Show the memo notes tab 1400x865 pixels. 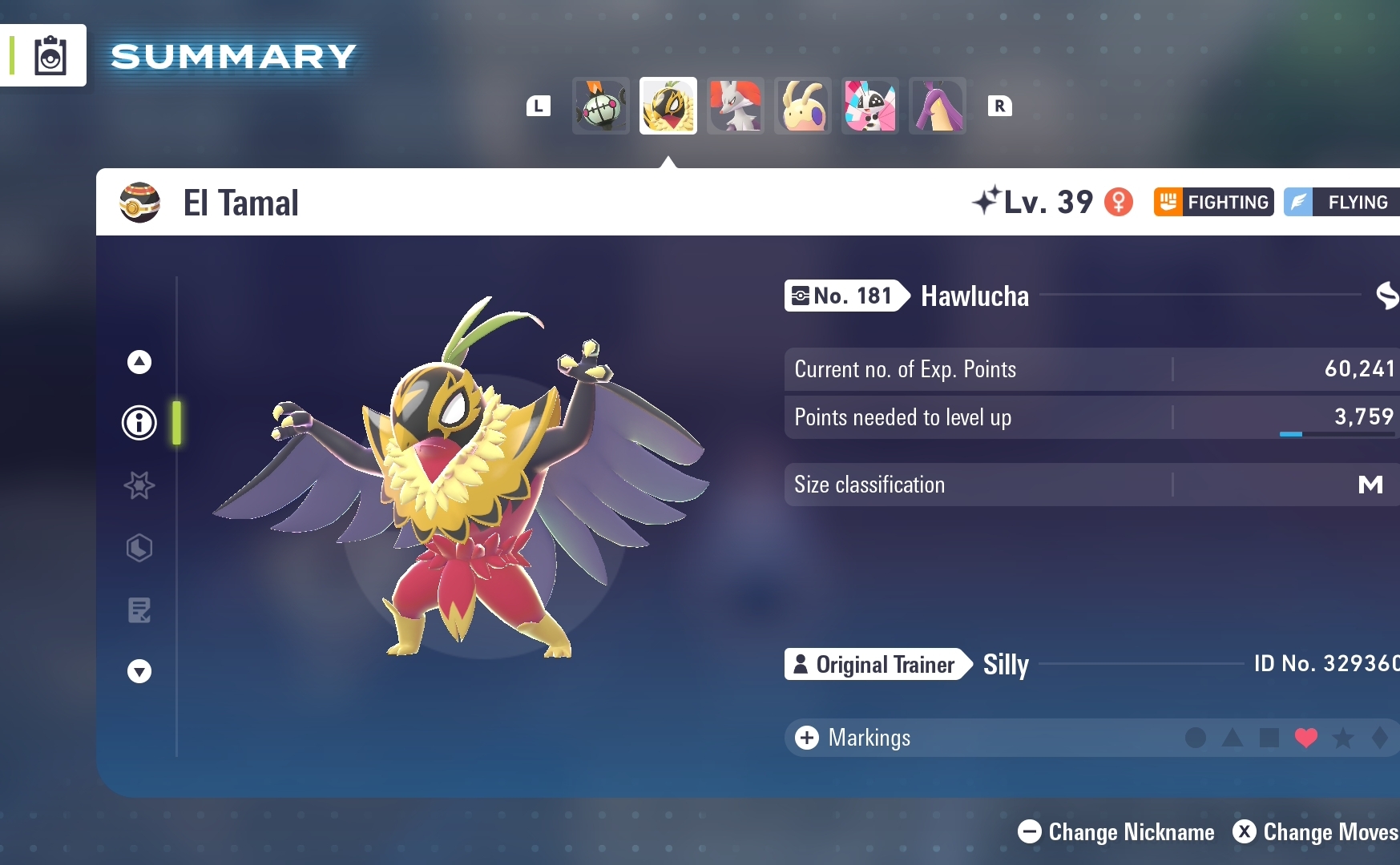tap(139, 610)
